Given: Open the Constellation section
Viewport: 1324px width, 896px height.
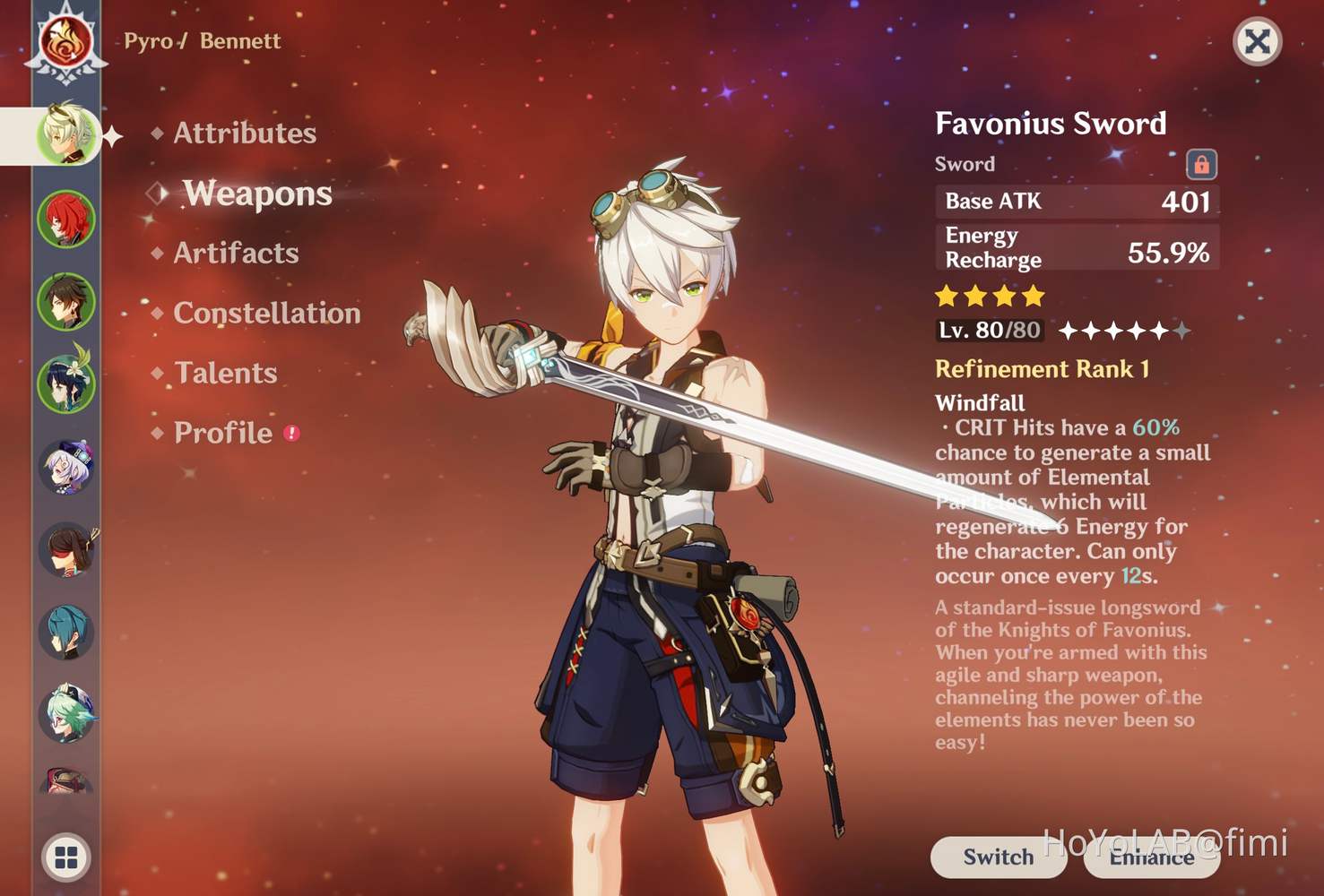Looking at the screenshot, I should coord(264,314).
